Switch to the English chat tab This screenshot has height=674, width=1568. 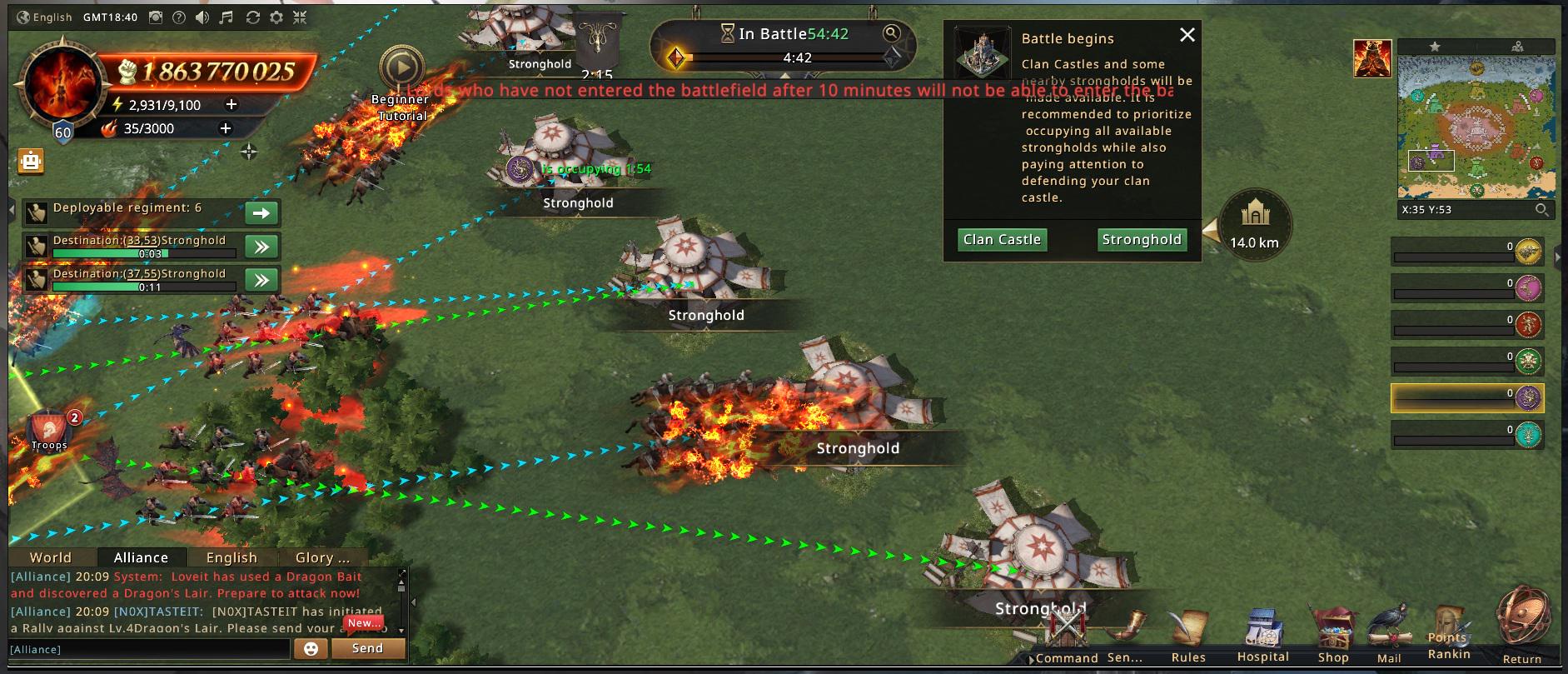point(231,557)
